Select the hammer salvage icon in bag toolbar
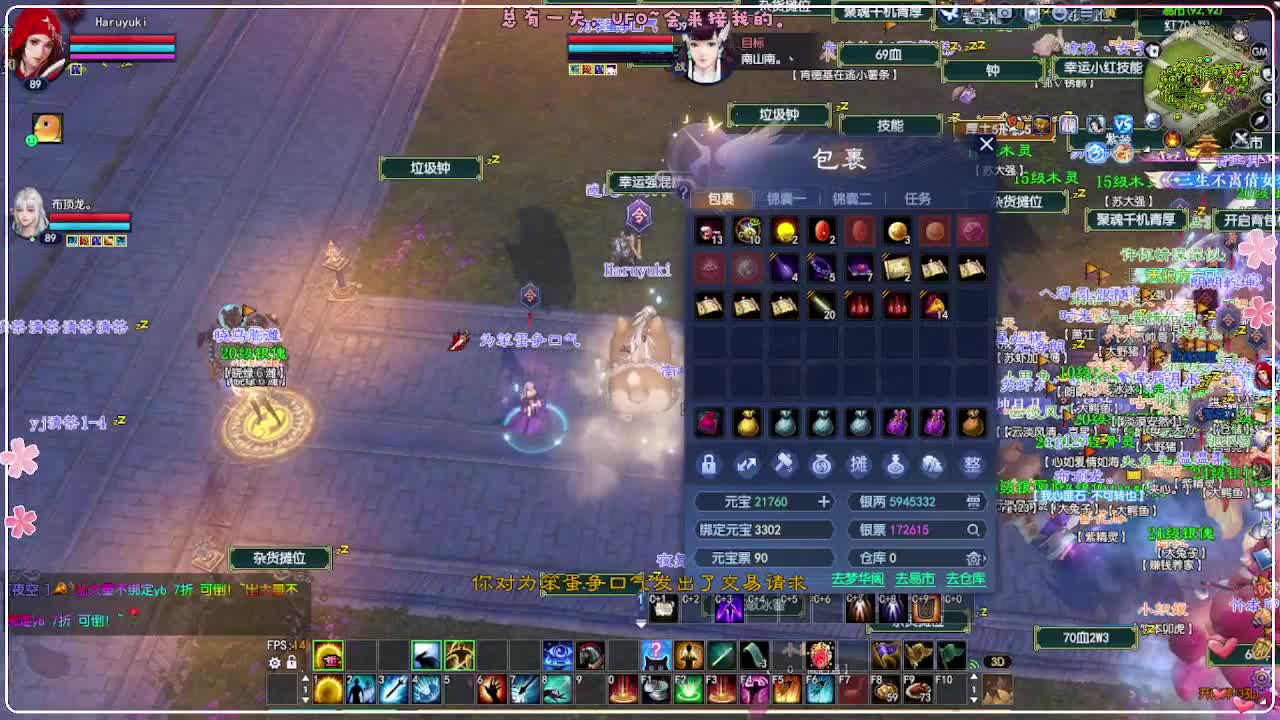1280x720 pixels. pyautogui.click(x=785, y=463)
